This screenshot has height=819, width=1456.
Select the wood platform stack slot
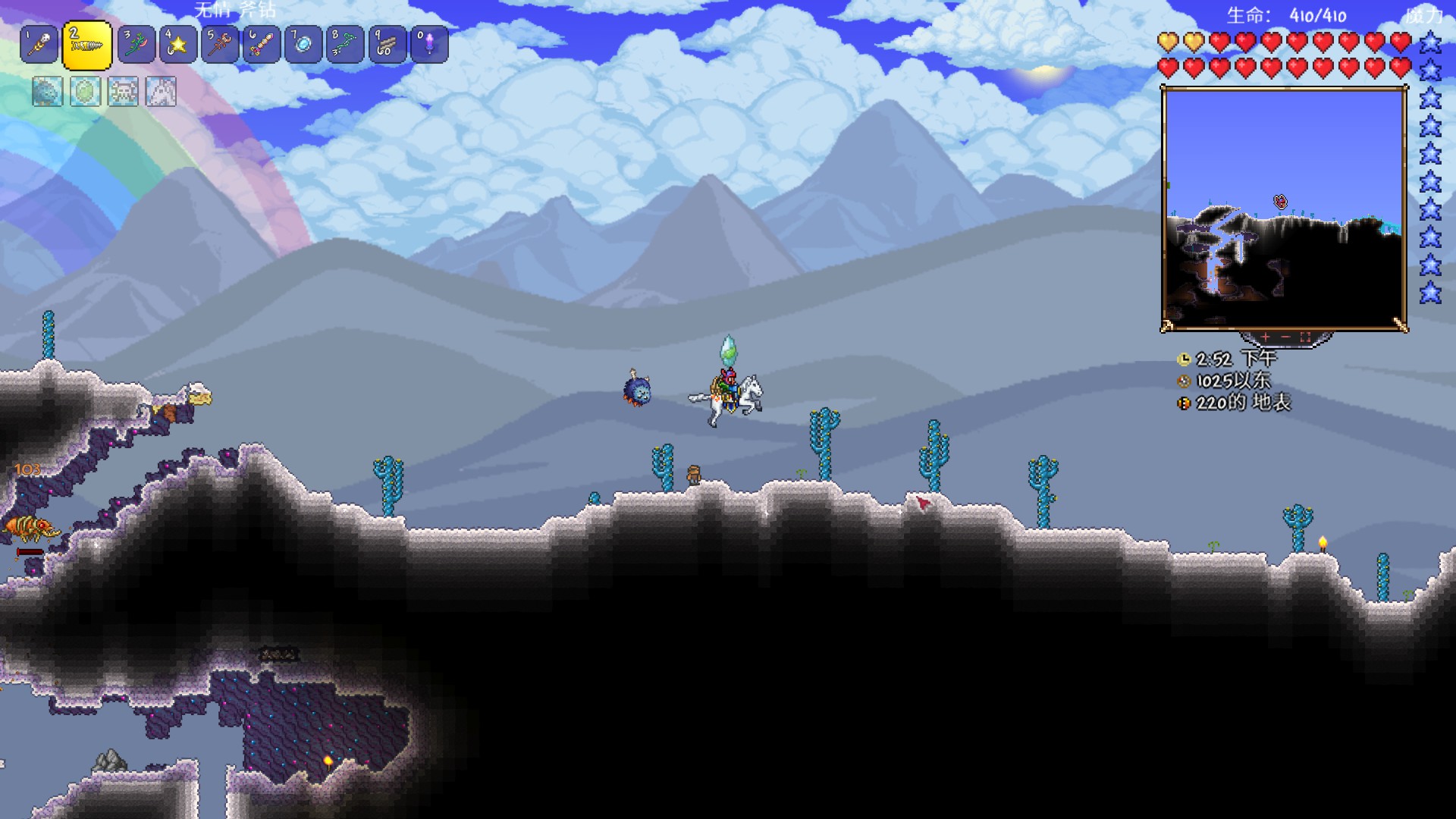click(387, 45)
